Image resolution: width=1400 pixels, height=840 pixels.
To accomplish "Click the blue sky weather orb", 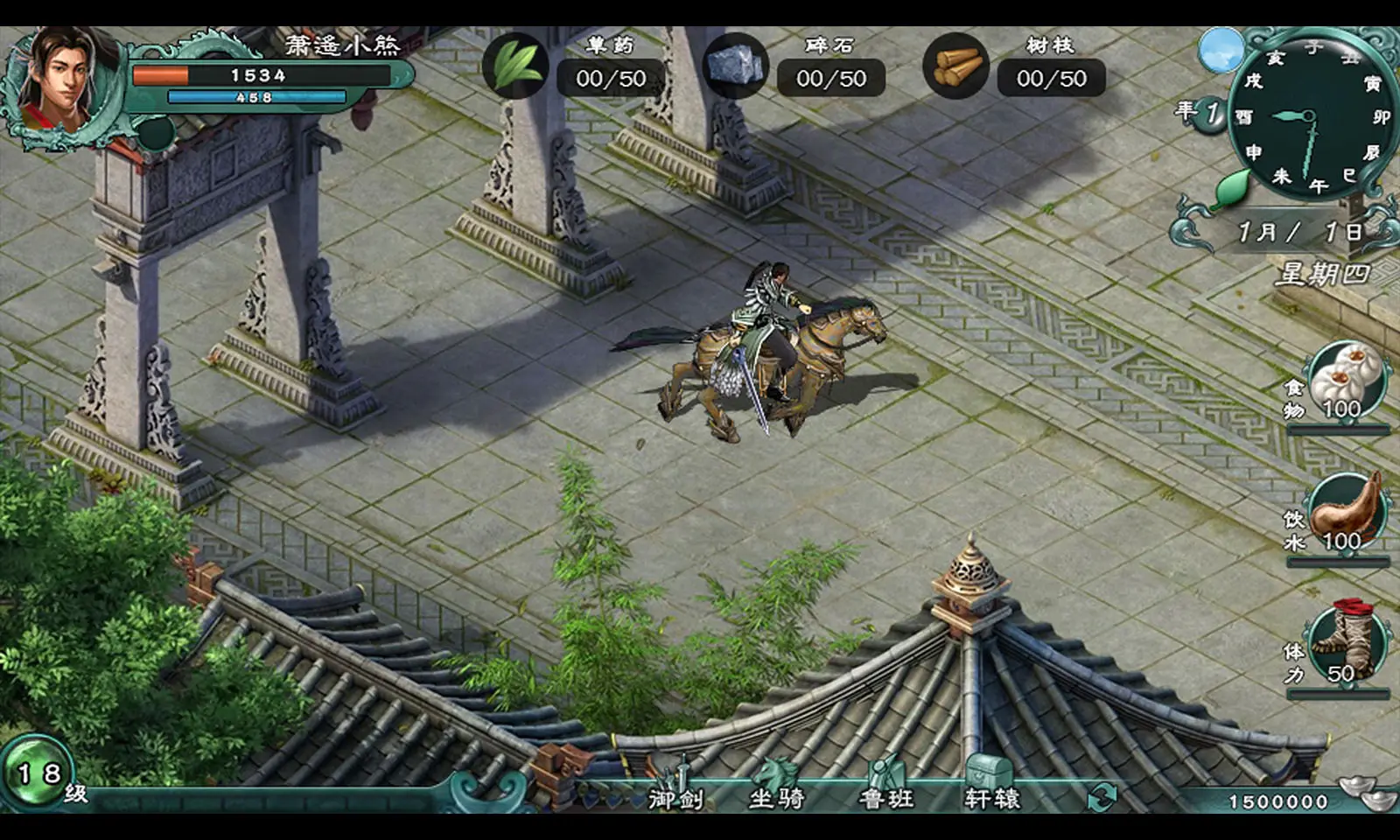I will [x=1221, y=50].
